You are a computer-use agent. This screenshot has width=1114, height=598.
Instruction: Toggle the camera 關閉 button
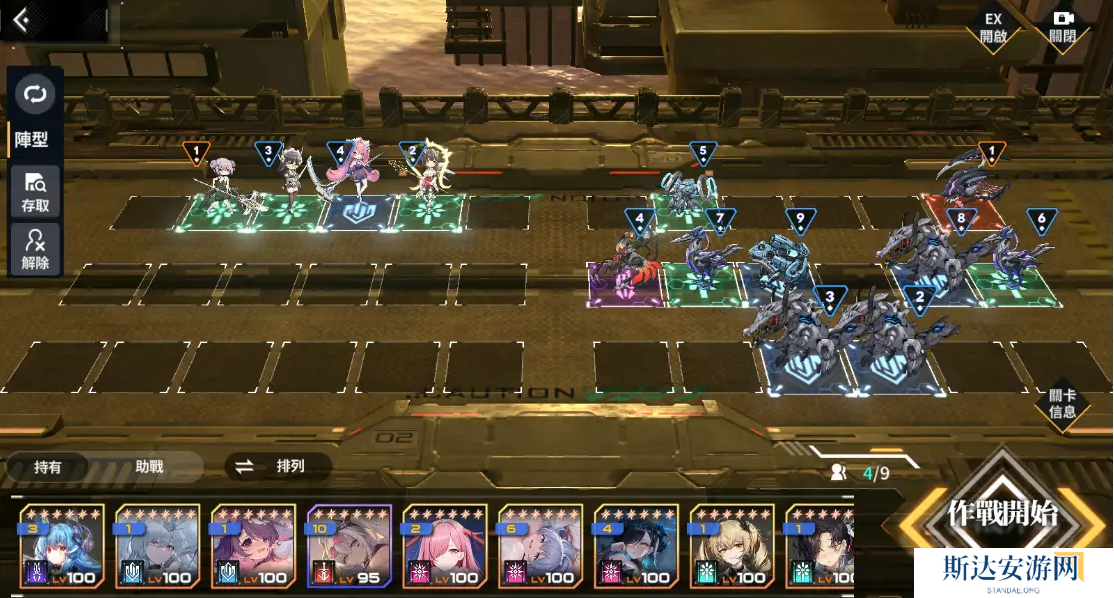(1062, 27)
